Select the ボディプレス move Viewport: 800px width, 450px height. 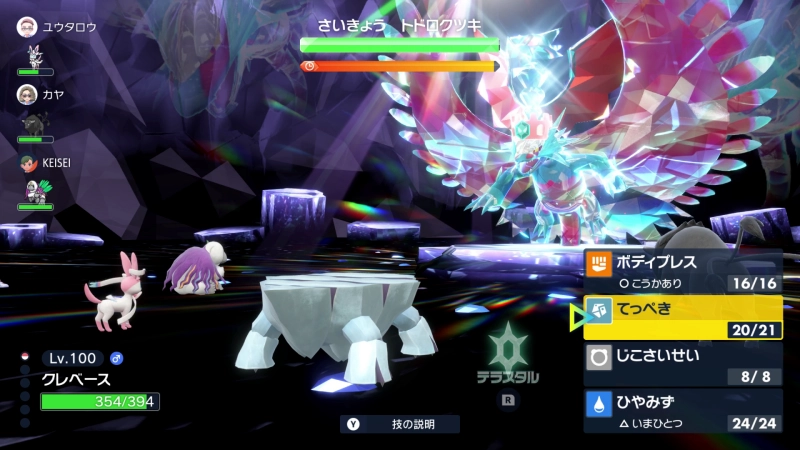682,272
